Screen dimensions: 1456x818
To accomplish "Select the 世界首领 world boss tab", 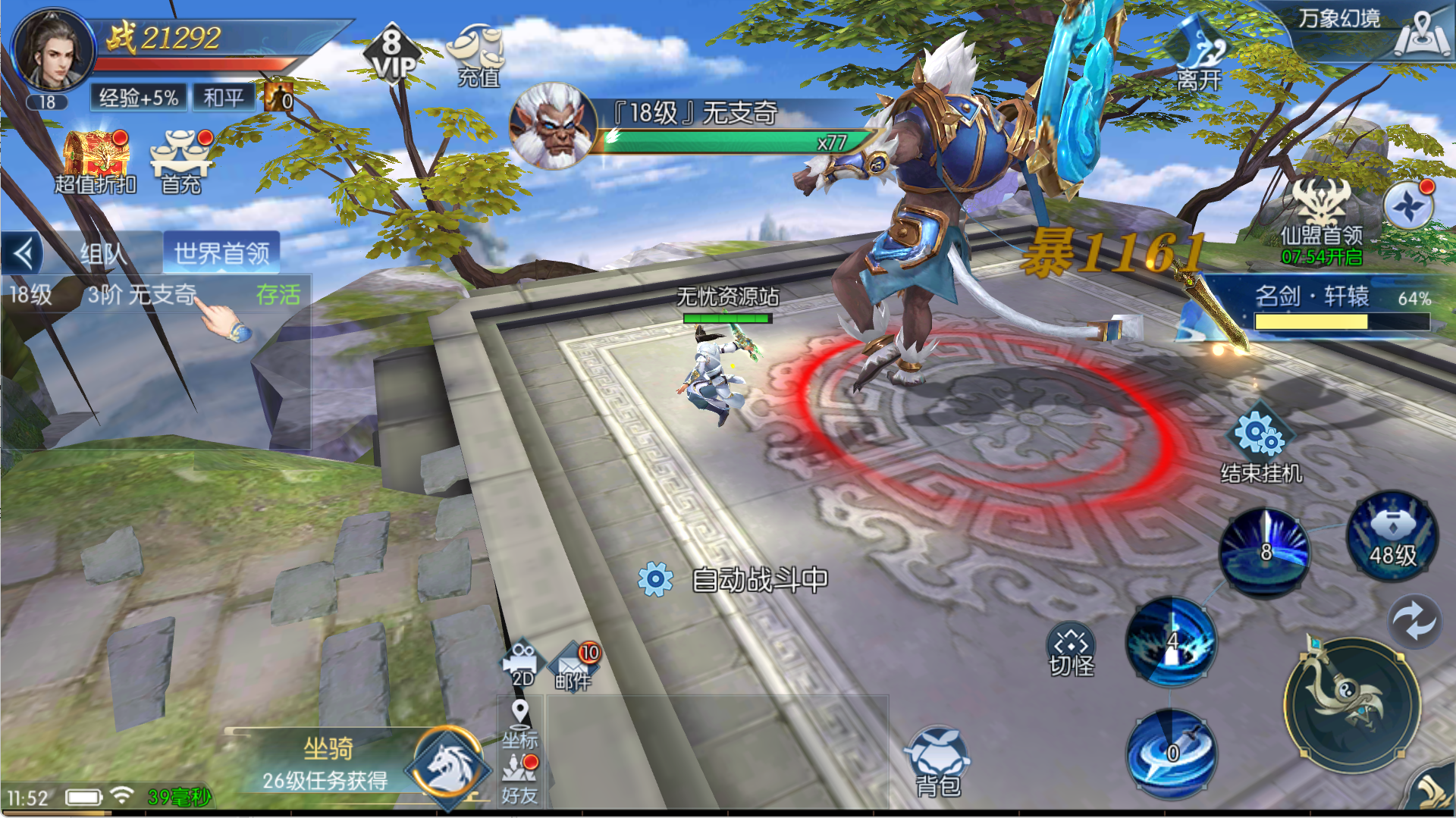I will tap(221, 253).
